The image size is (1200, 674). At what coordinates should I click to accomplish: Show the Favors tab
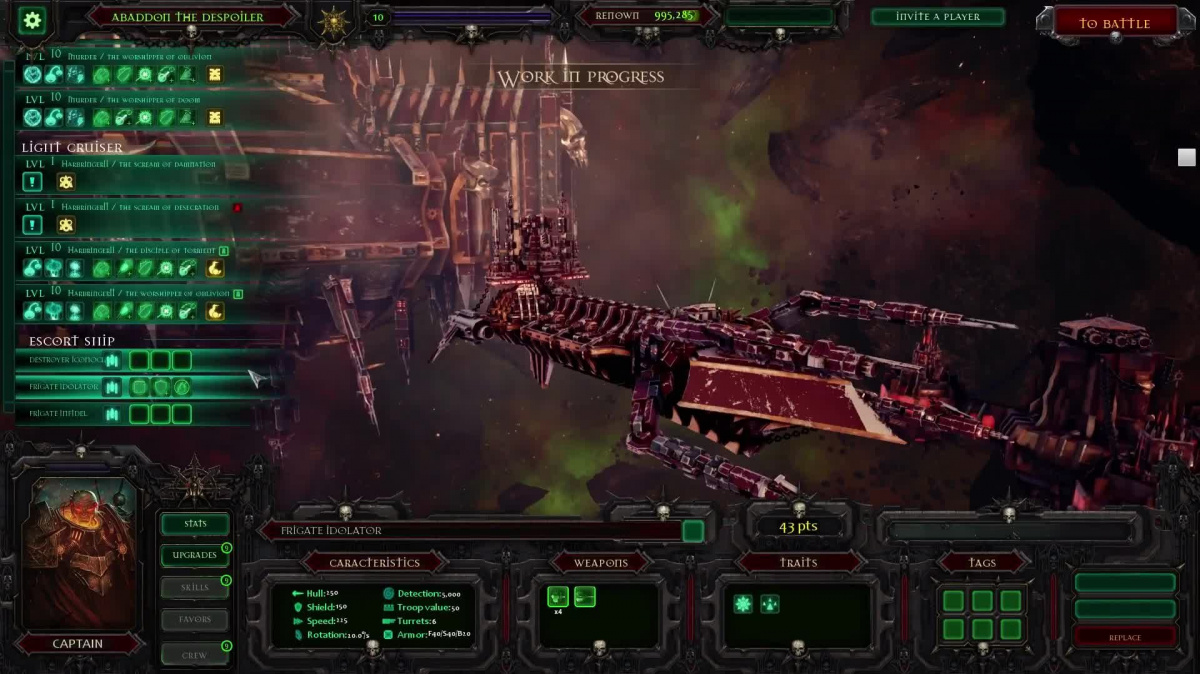tap(195, 619)
